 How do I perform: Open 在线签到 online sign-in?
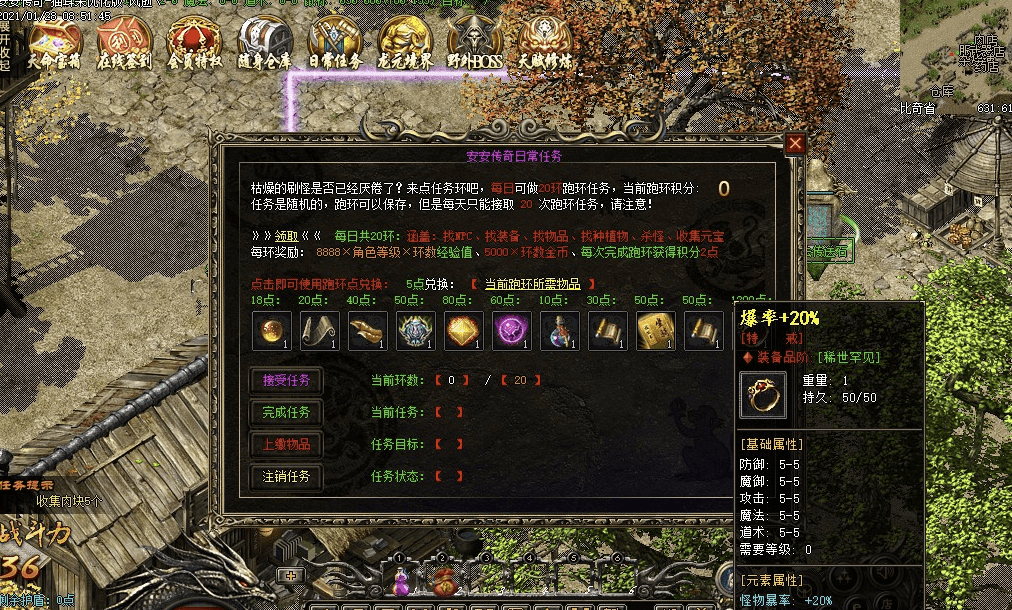click(x=124, y=45)
